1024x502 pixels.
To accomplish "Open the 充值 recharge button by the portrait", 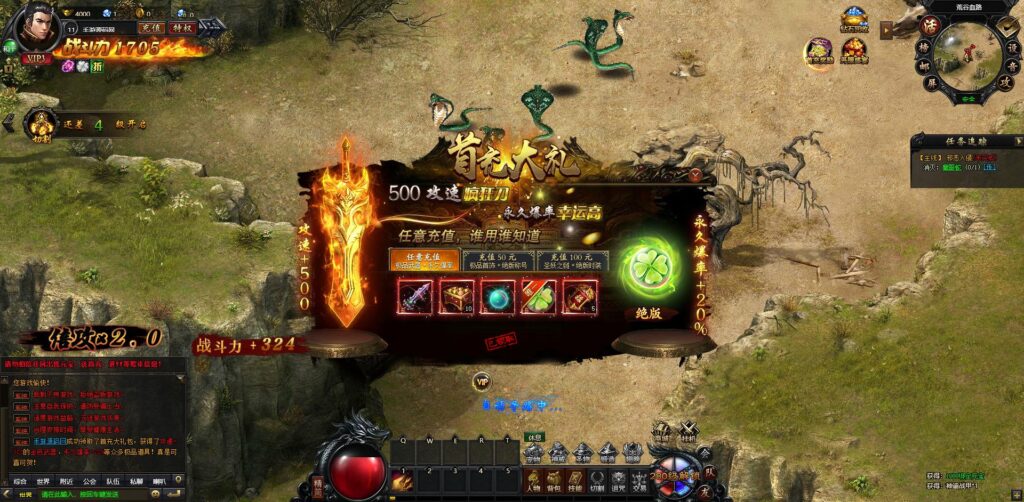I will point(151,28).
